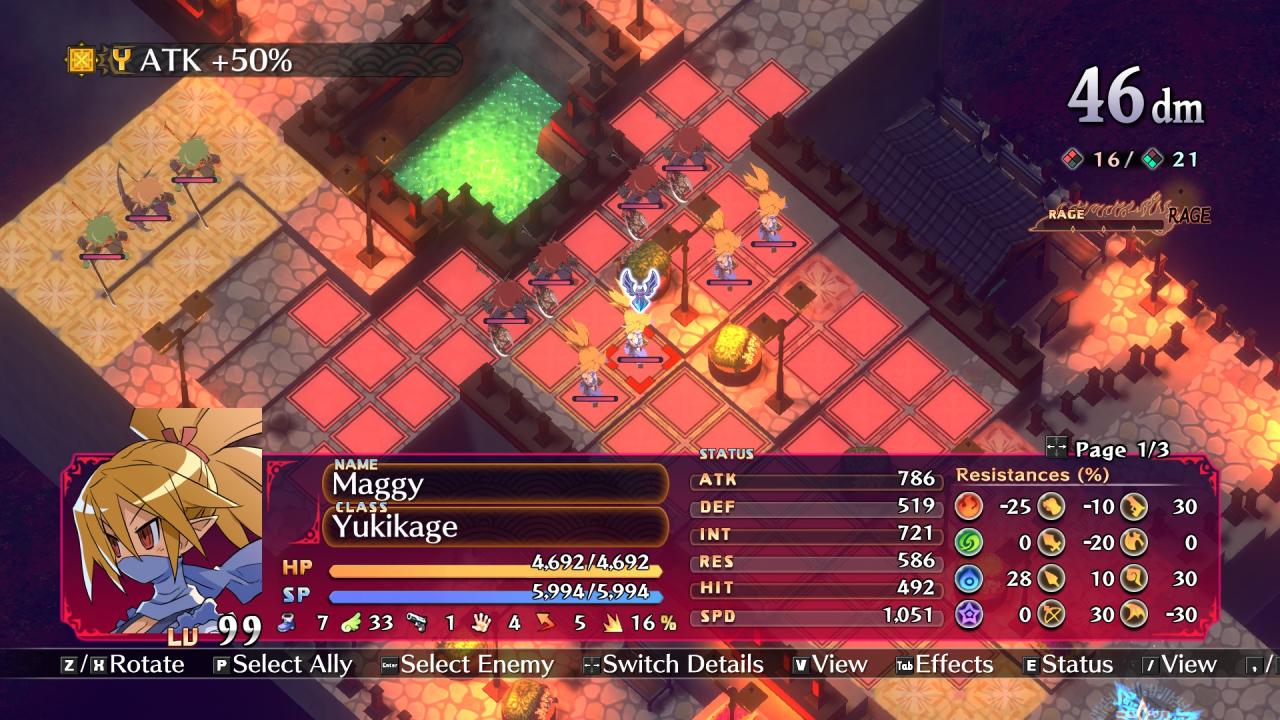Choose the Select Enemy command
This screenshot has height=720, width=1280.
tap(467, 665)
